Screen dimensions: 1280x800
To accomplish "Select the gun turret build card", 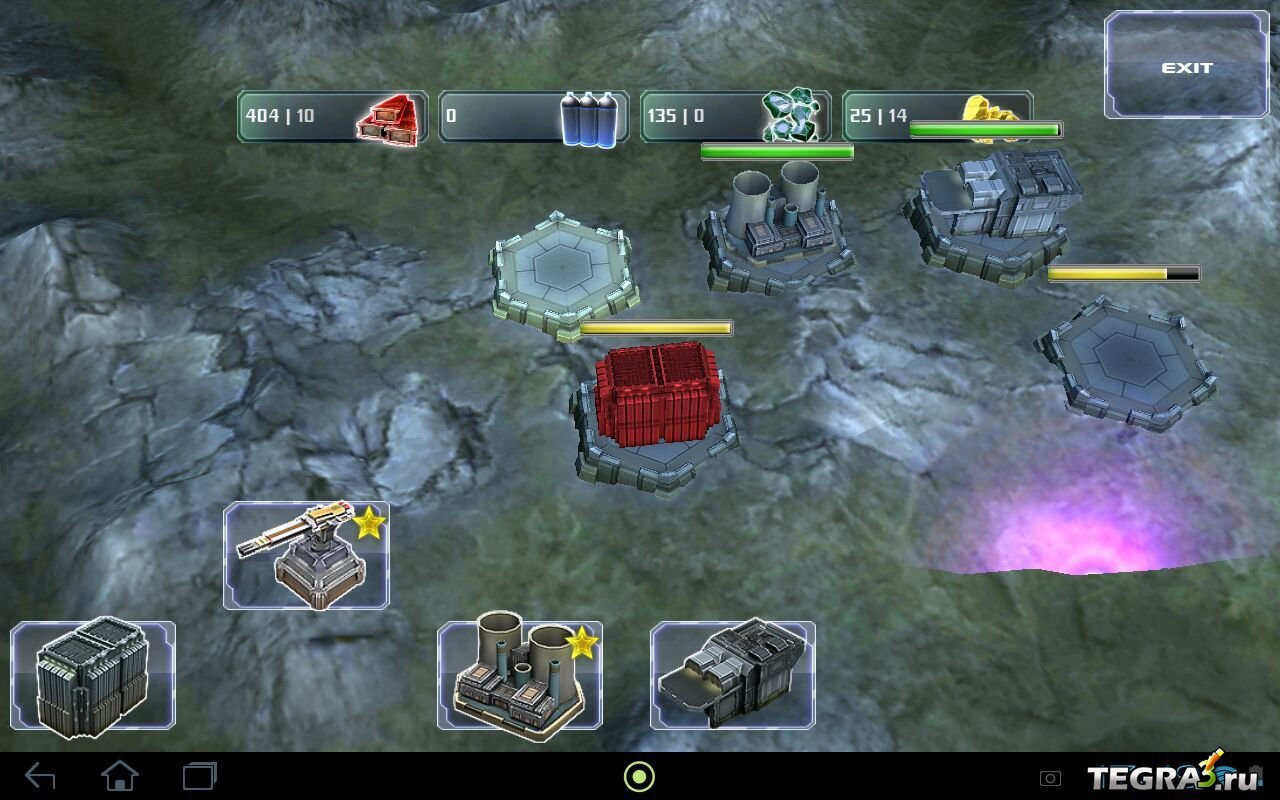I will tap(306, 556).
